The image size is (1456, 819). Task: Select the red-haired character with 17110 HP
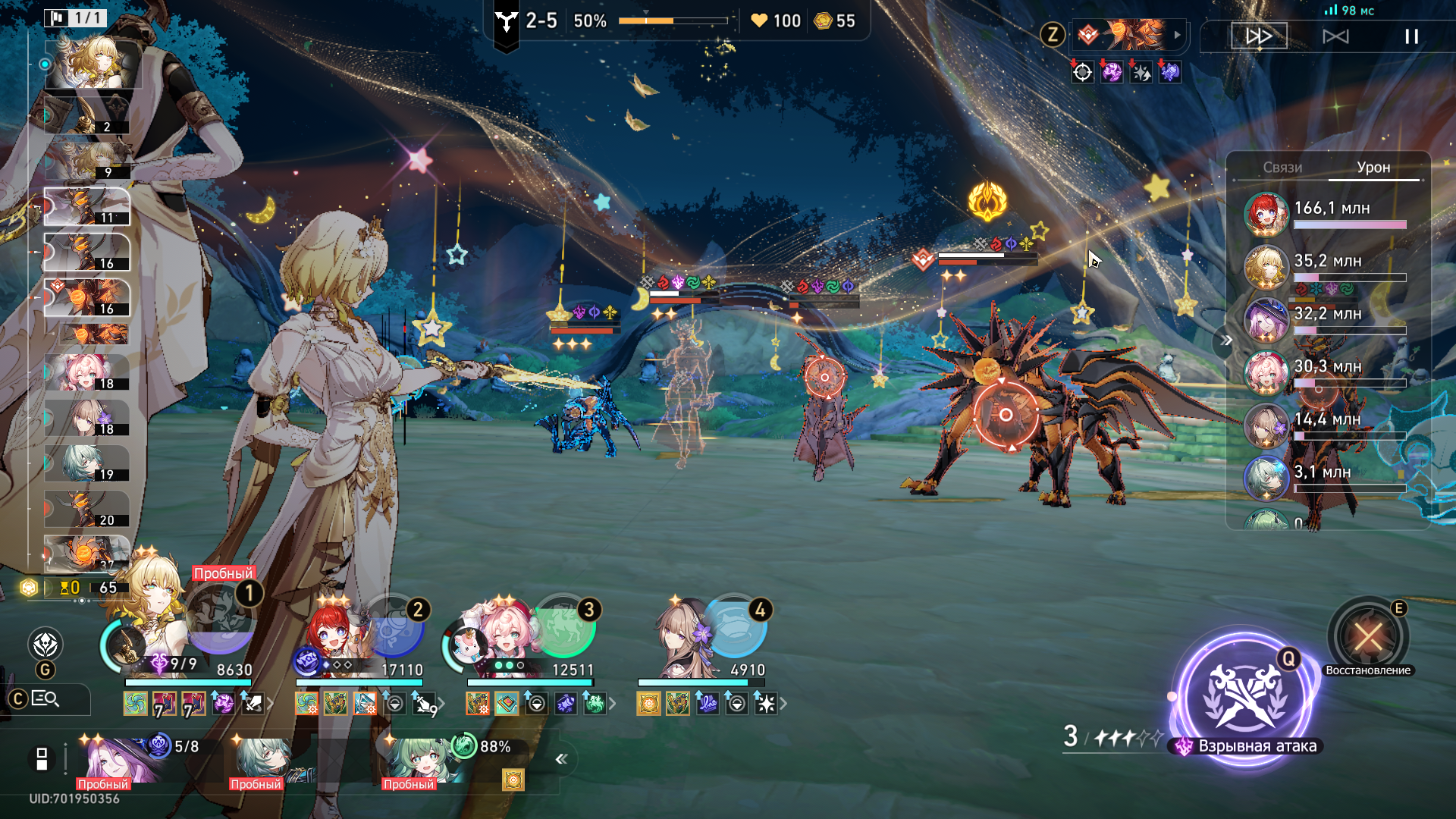click(334, 637)
